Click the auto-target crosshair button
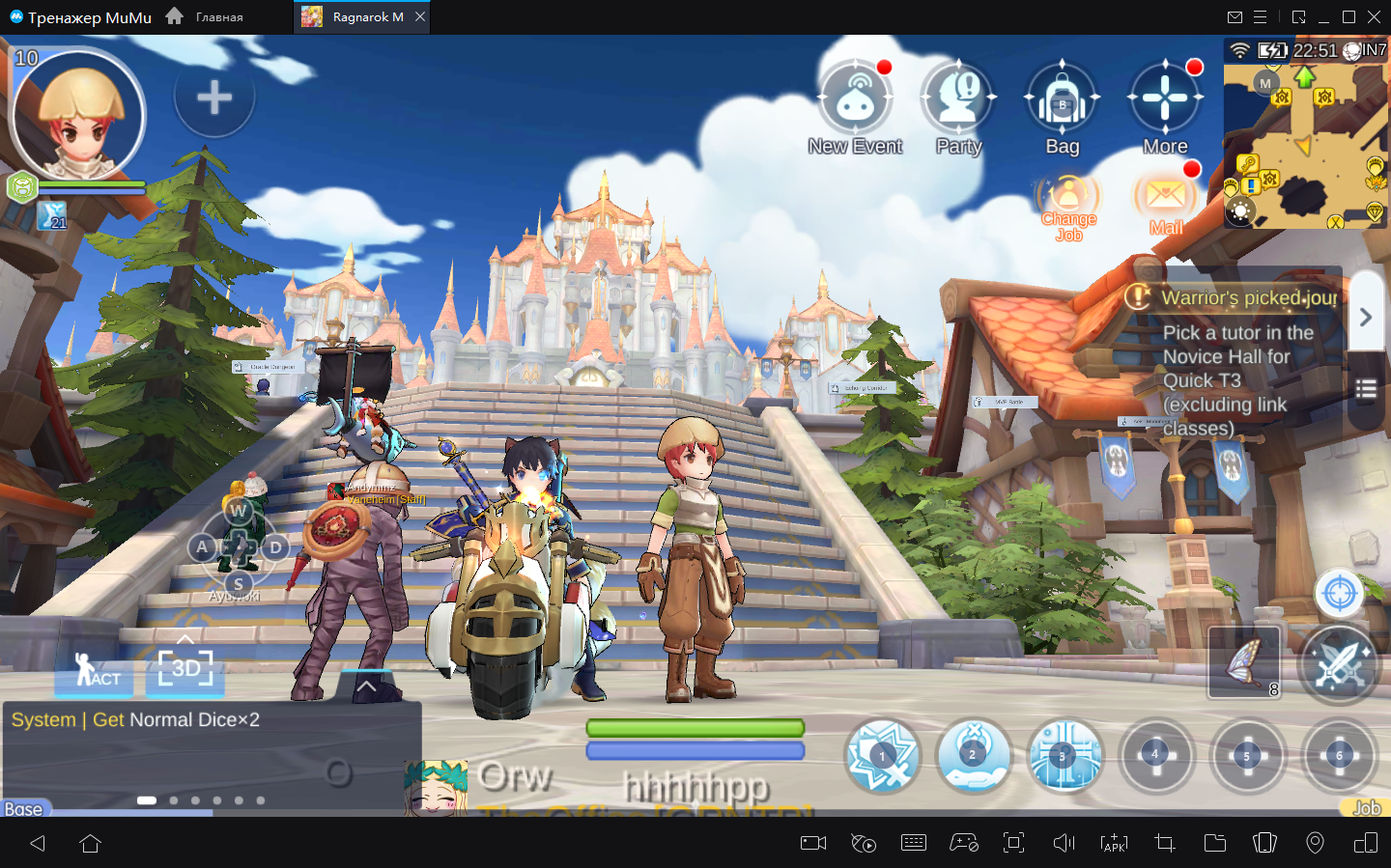 (1339, 593)
